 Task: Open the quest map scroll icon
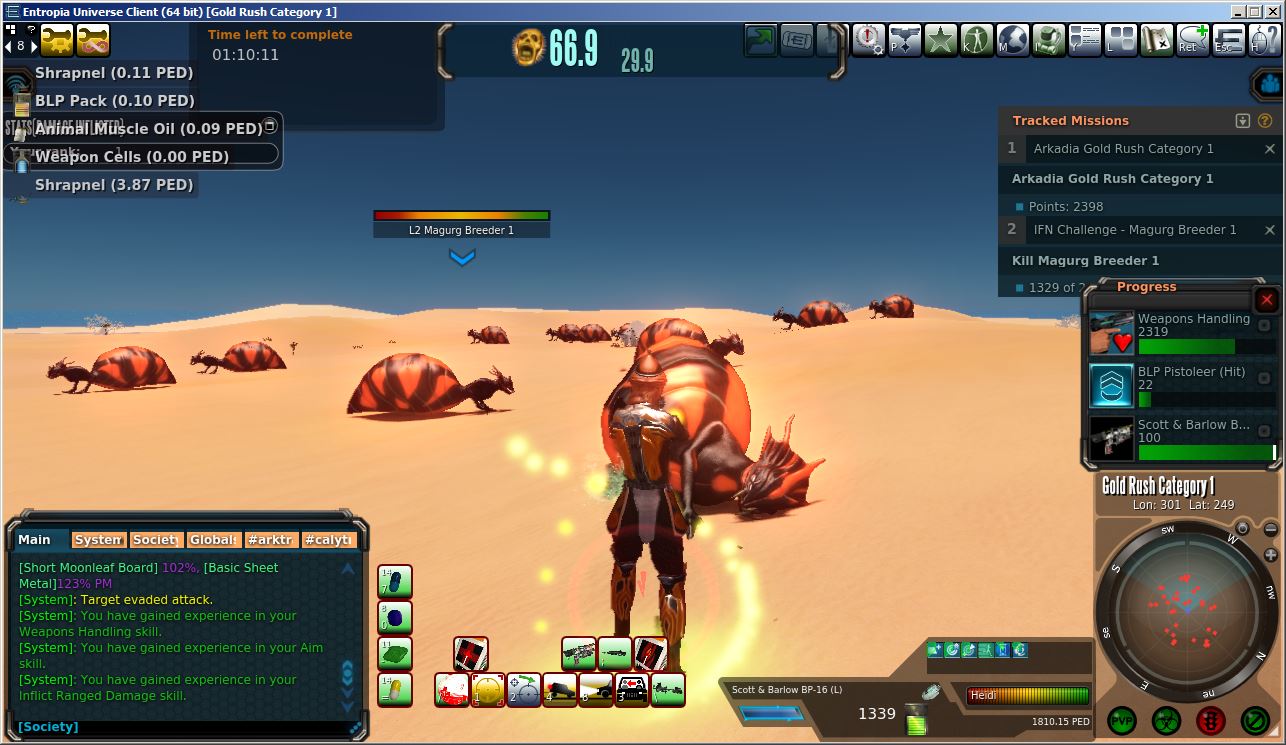tap(1157, 41)
